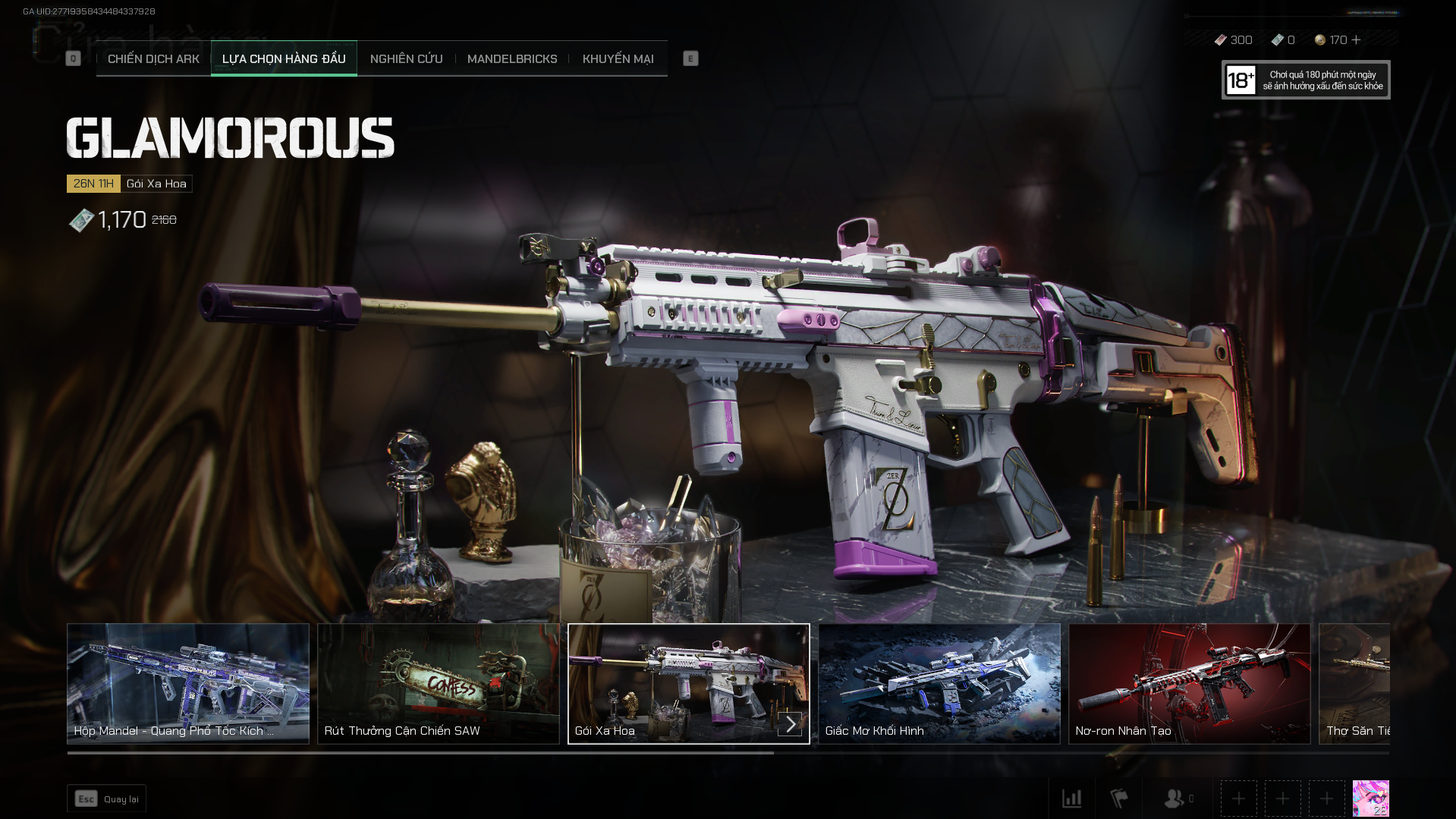This screenshot has width=1456, height=819.
Task: Choose the Rút Thưởng Cận Chiến SAW bundle
Action: click(x=439, y=683)
